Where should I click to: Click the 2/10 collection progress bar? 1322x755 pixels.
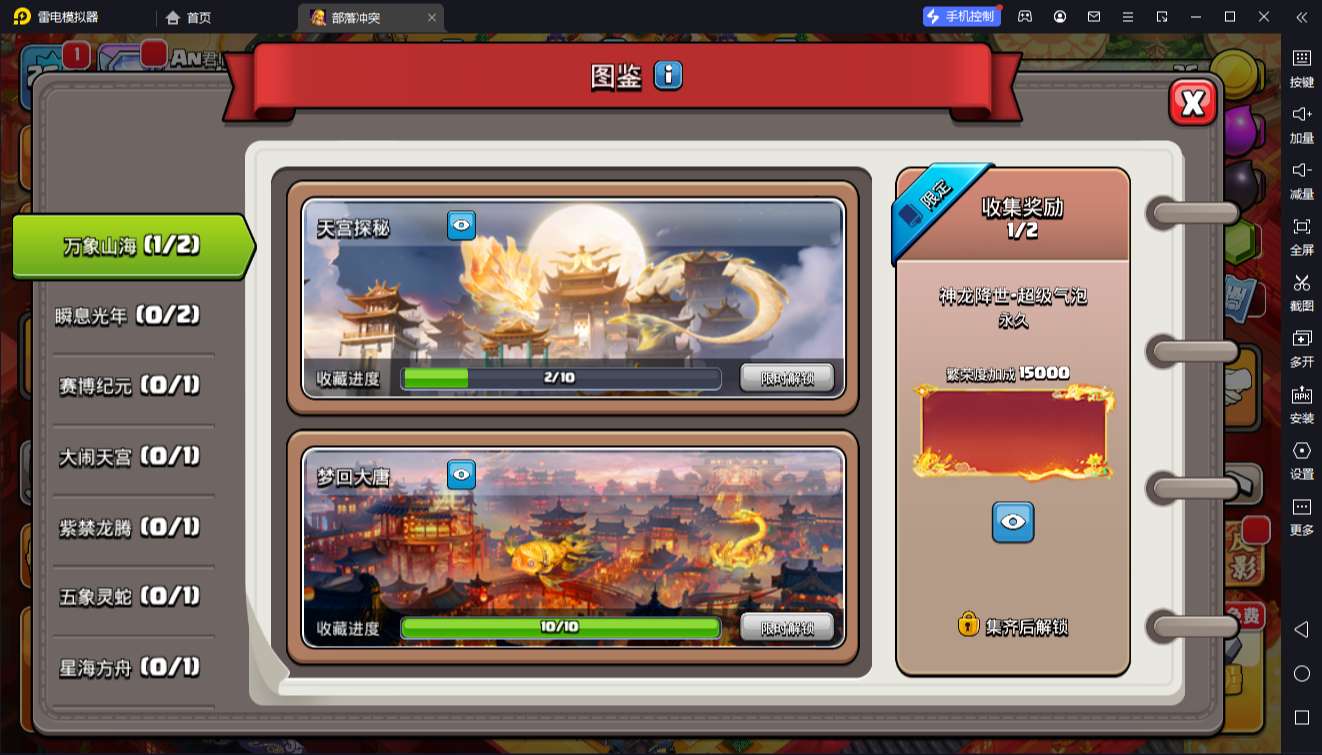click(560, 378)
